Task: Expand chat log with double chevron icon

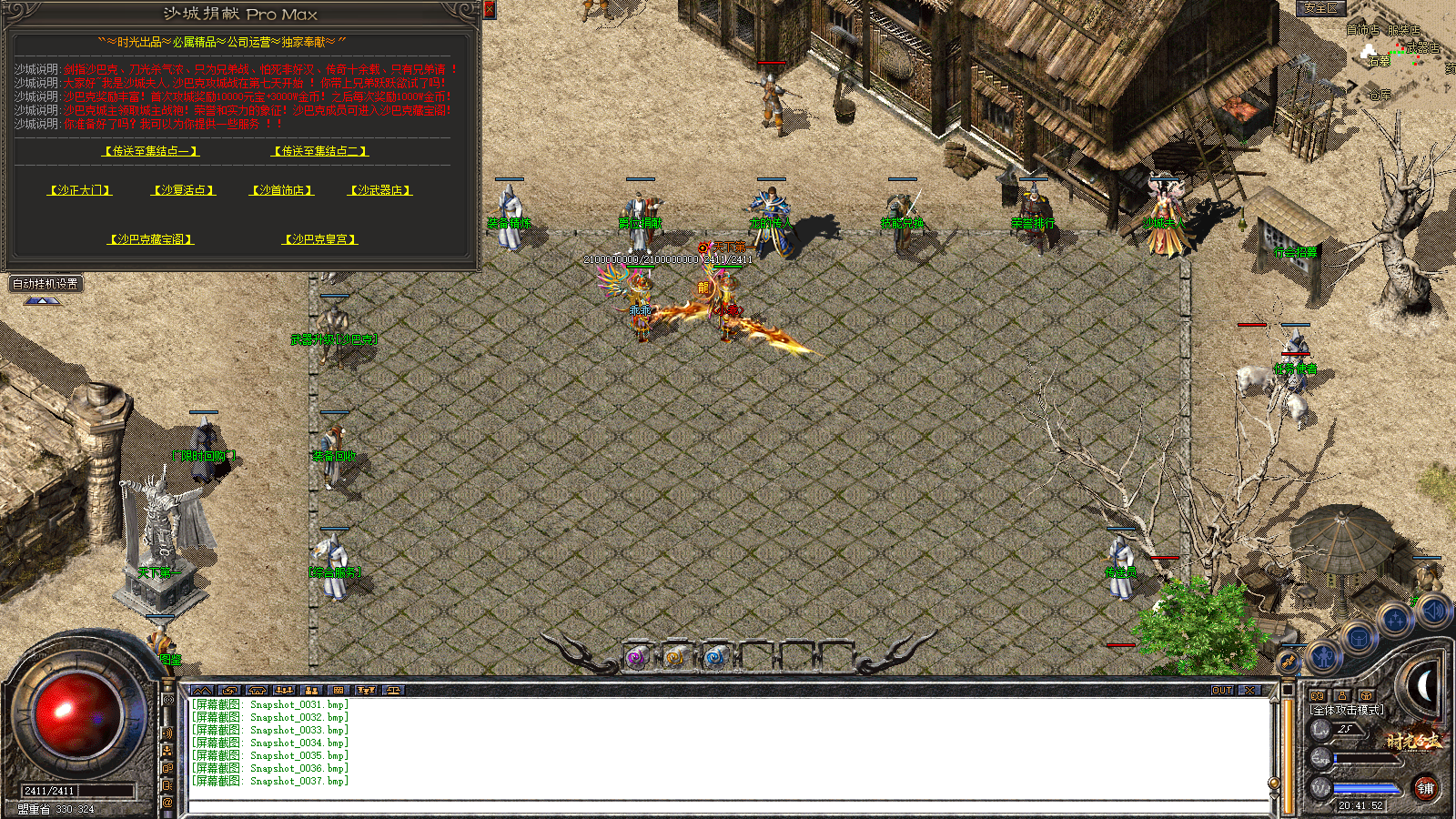Action: point(203,691)
